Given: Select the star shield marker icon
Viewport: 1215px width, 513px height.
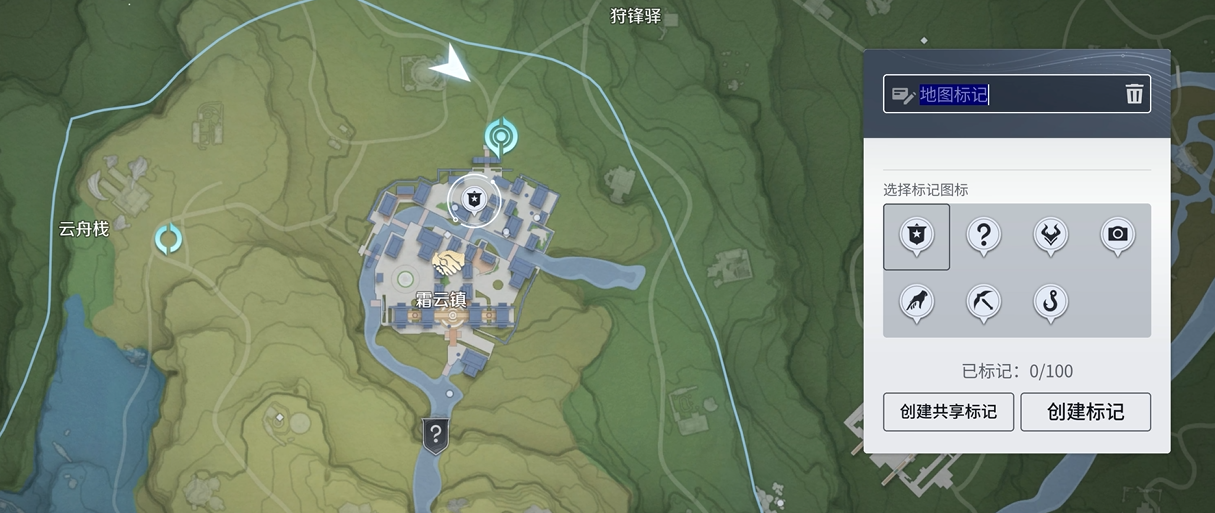Looking at the screenshot, I should [916, 236].
